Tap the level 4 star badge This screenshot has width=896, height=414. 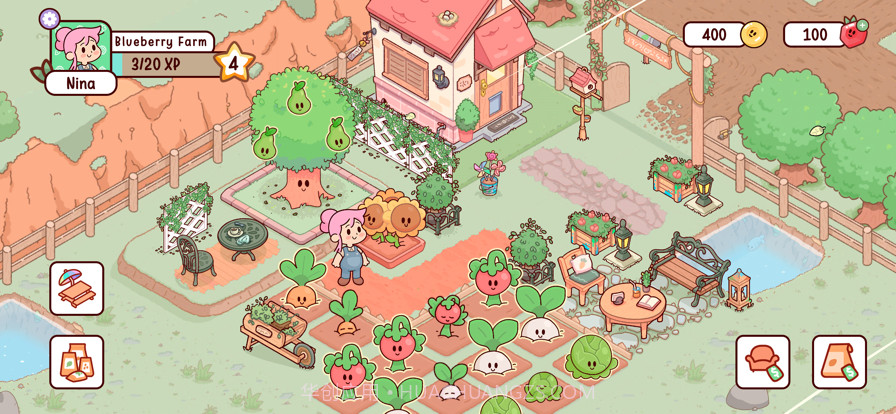[x=233, y=64]
